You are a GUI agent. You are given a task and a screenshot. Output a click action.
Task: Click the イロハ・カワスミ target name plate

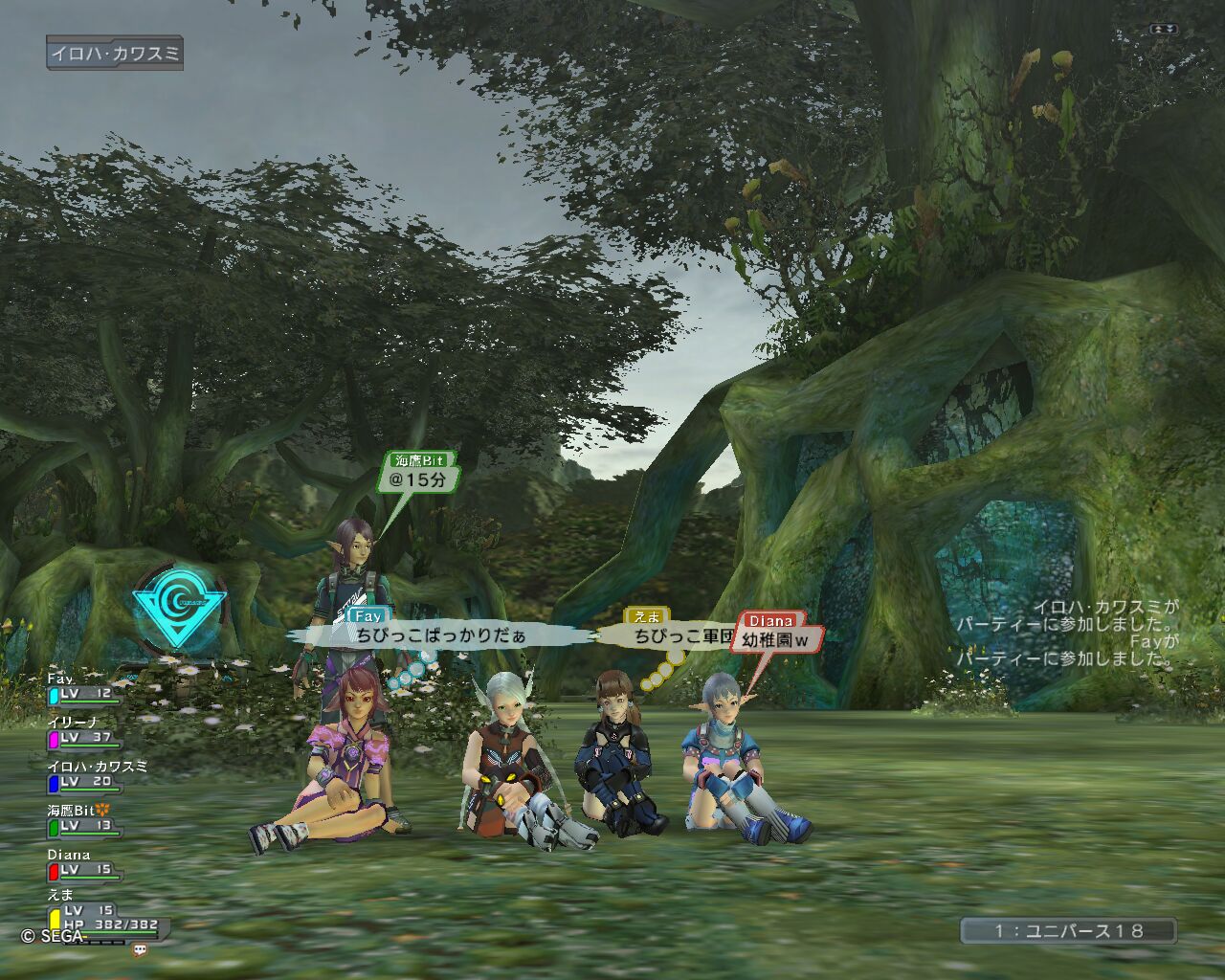coord(115,54)
